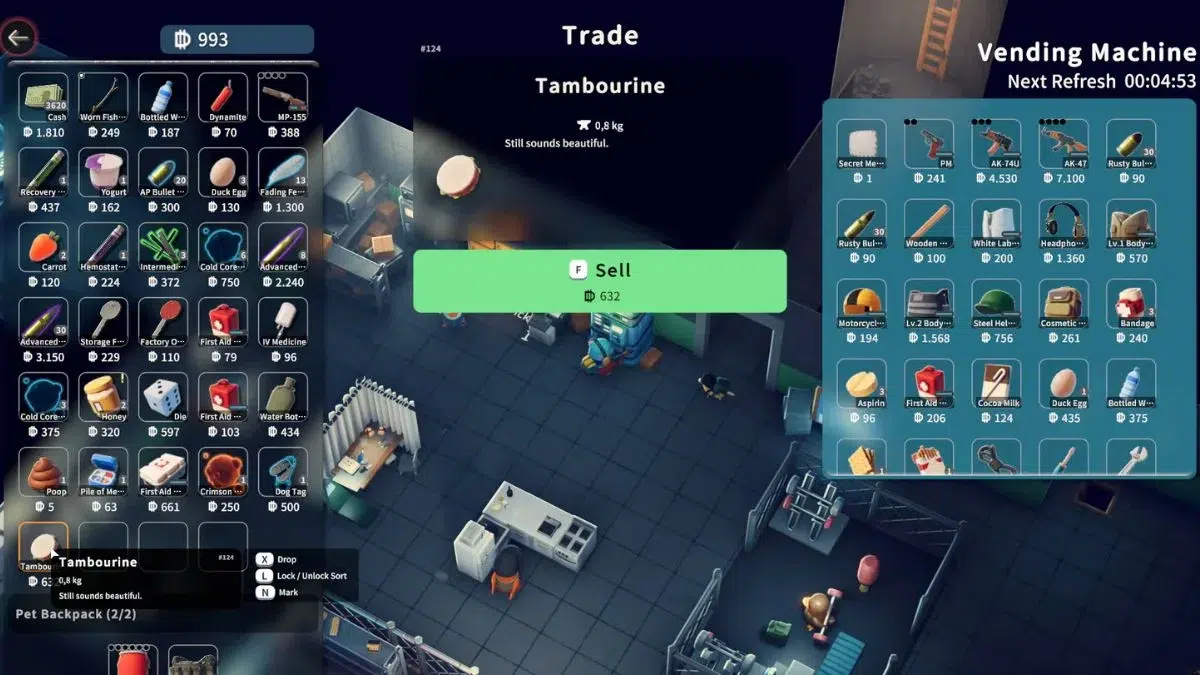Select the Cash stack in inventory
The image size is (1200, 675).
(43, 97)
